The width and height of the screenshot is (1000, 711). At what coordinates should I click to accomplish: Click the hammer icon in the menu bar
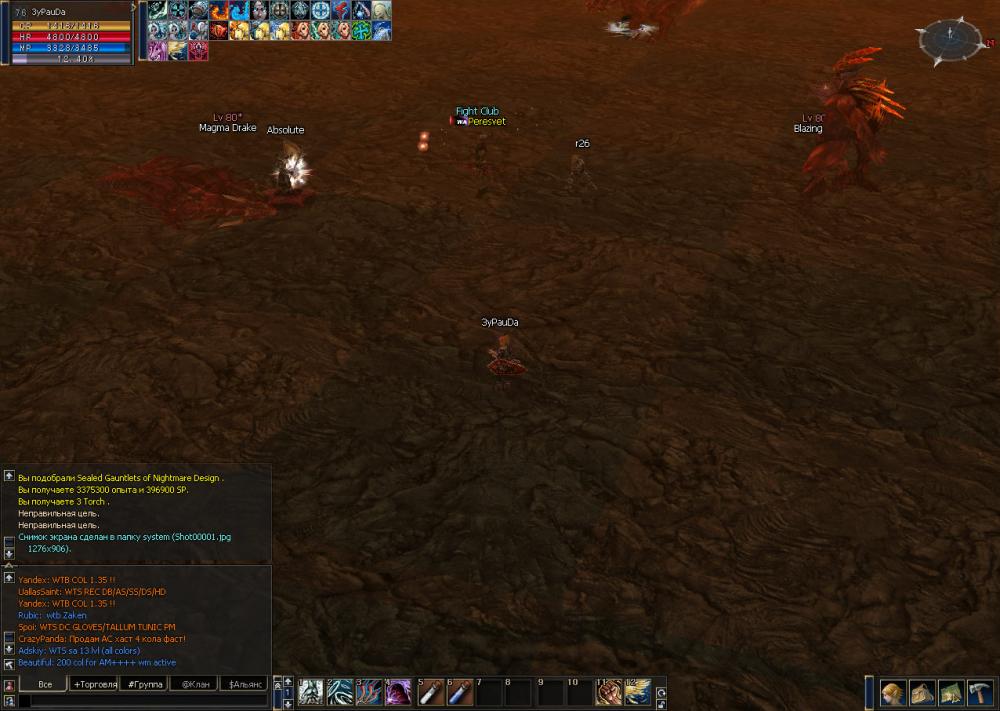pos(979,692)
